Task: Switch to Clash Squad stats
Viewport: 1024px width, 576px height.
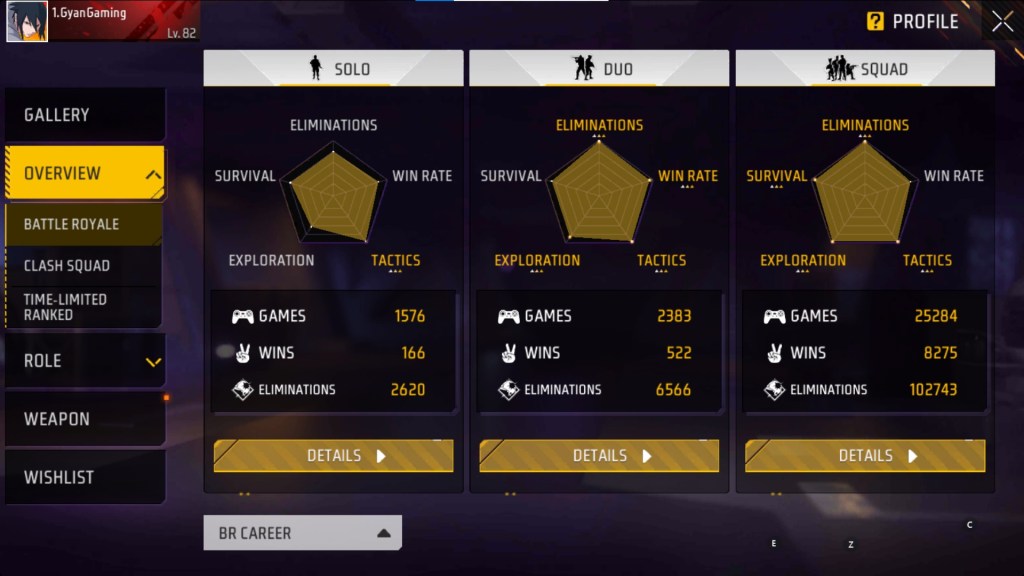Action: pyautogui.click(x=84, y=266)
